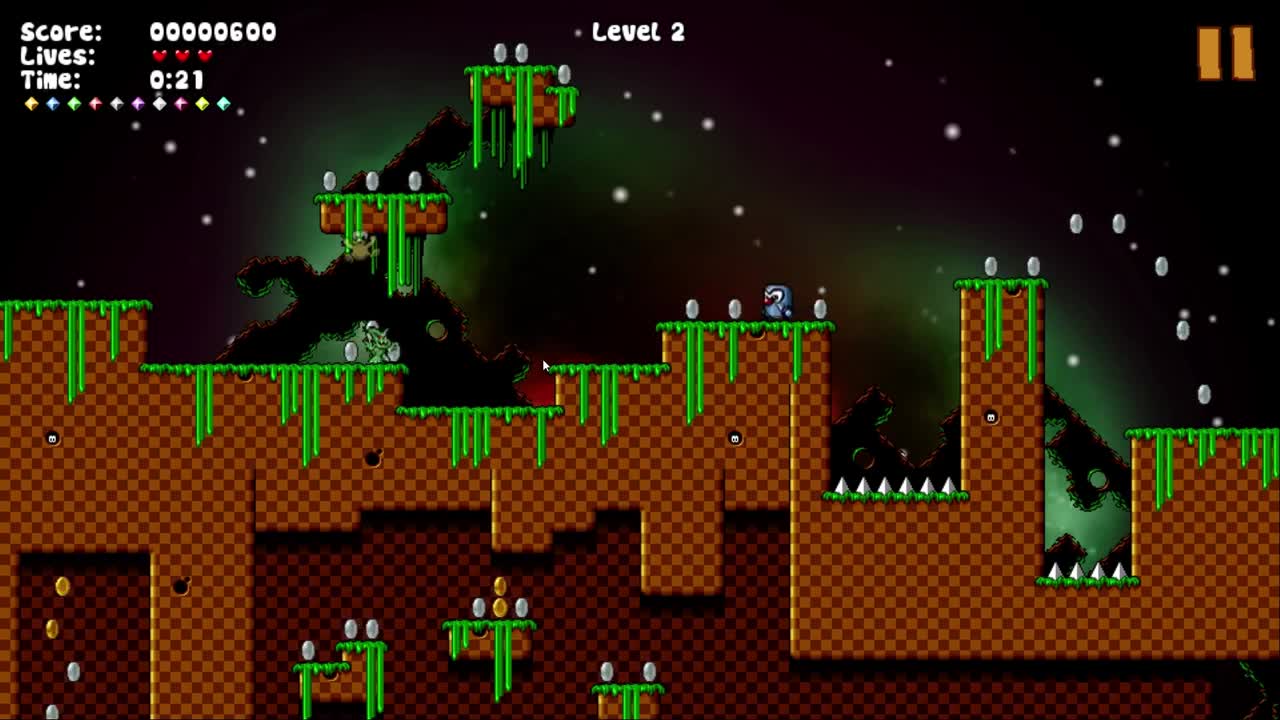Image resolution: width=1280 pixels, height=720 pixels.
Task: Select the white diamond gem icon
Action: [x=162, y=103]
